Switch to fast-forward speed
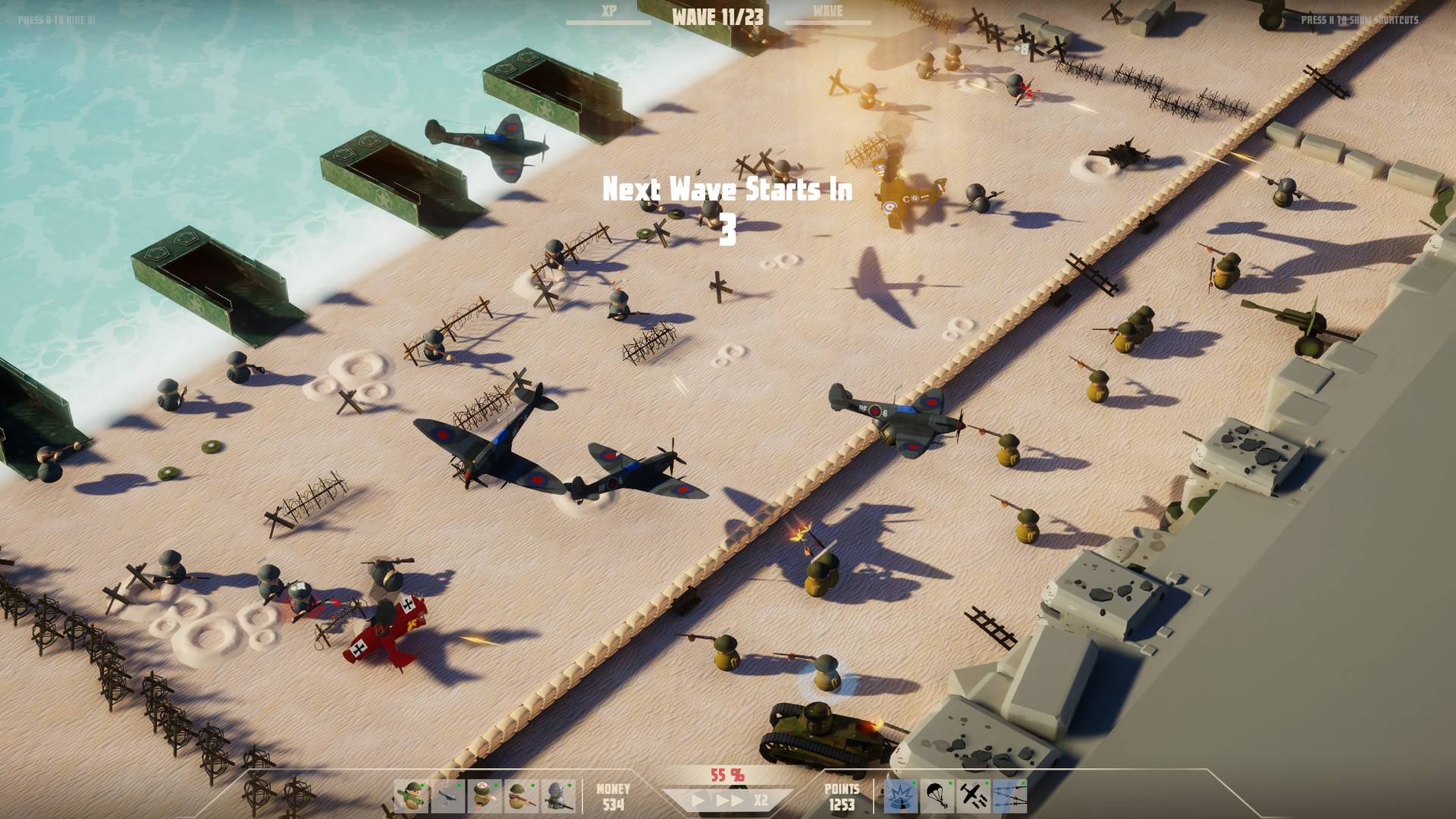 [728, 800]
